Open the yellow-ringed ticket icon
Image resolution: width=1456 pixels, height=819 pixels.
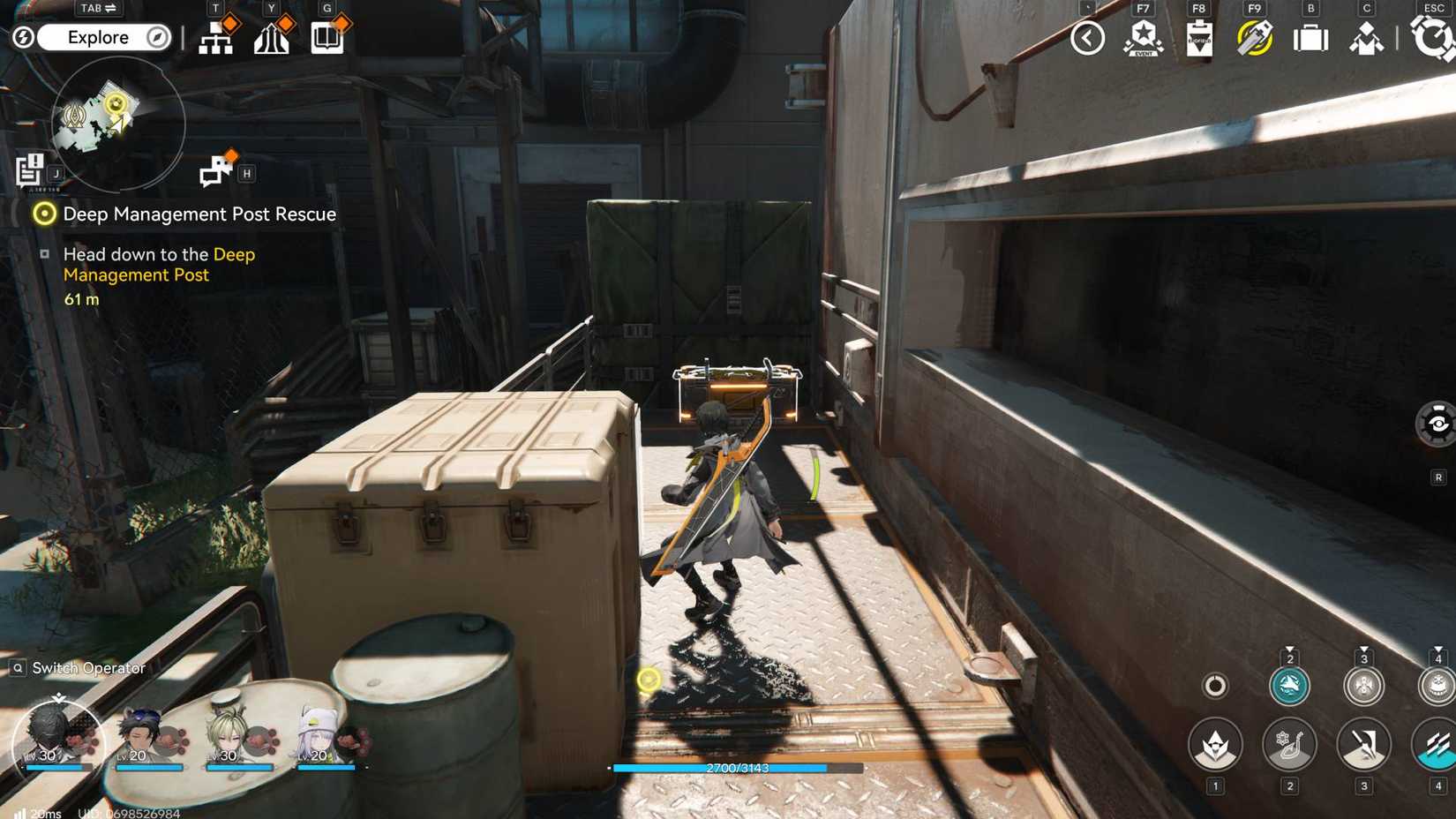[1255, 38]
